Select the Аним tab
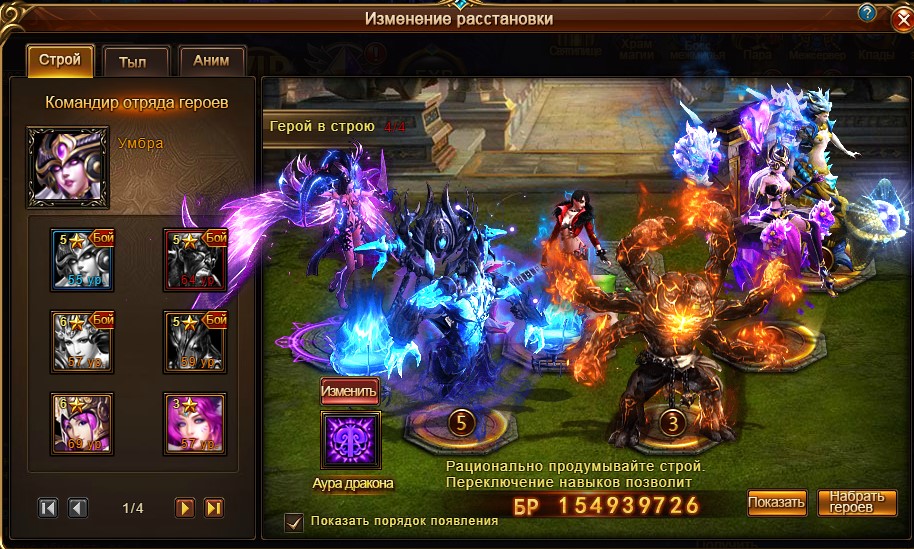This screenshot has height=549, width=914. 211,61
